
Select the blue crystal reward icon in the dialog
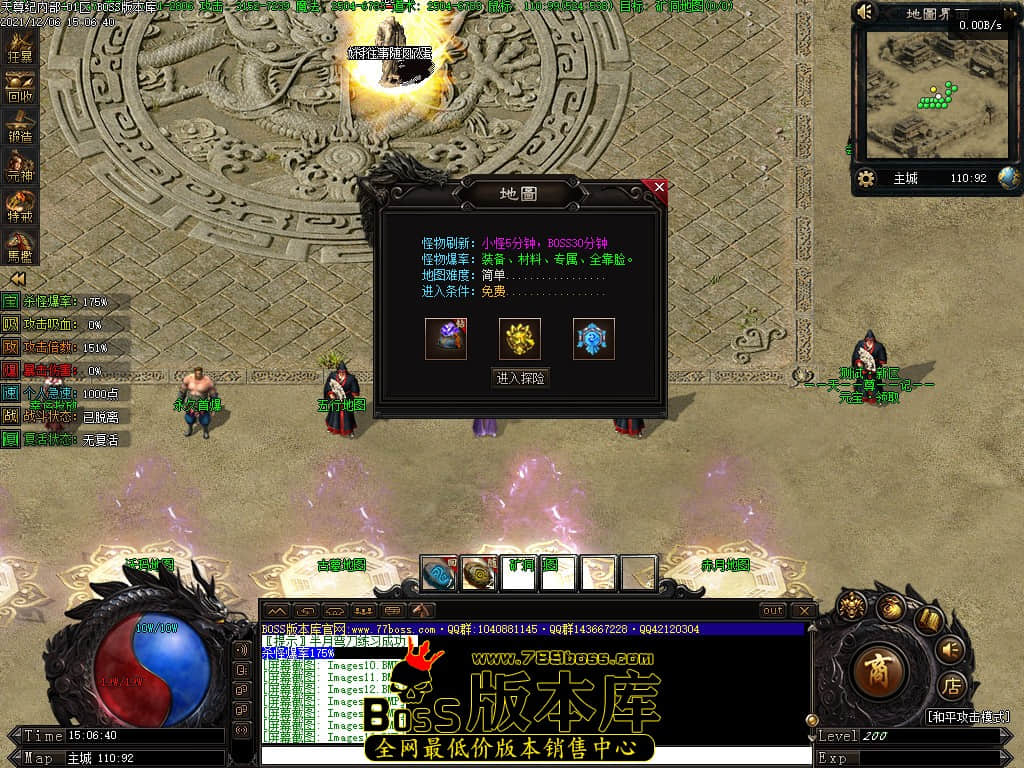(x=594, y=339)
